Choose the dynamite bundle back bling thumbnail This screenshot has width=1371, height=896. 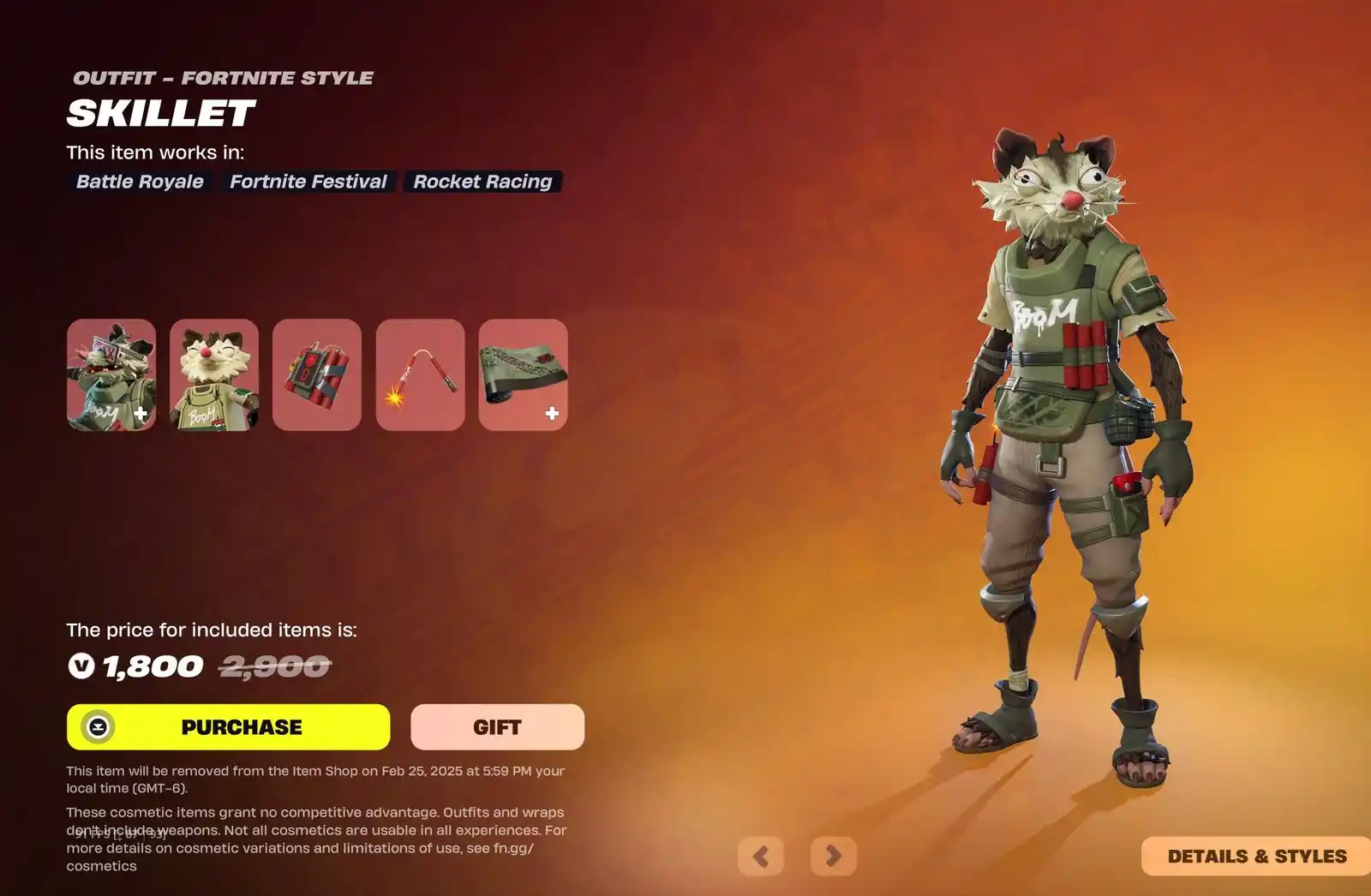(x=317, y=375)
